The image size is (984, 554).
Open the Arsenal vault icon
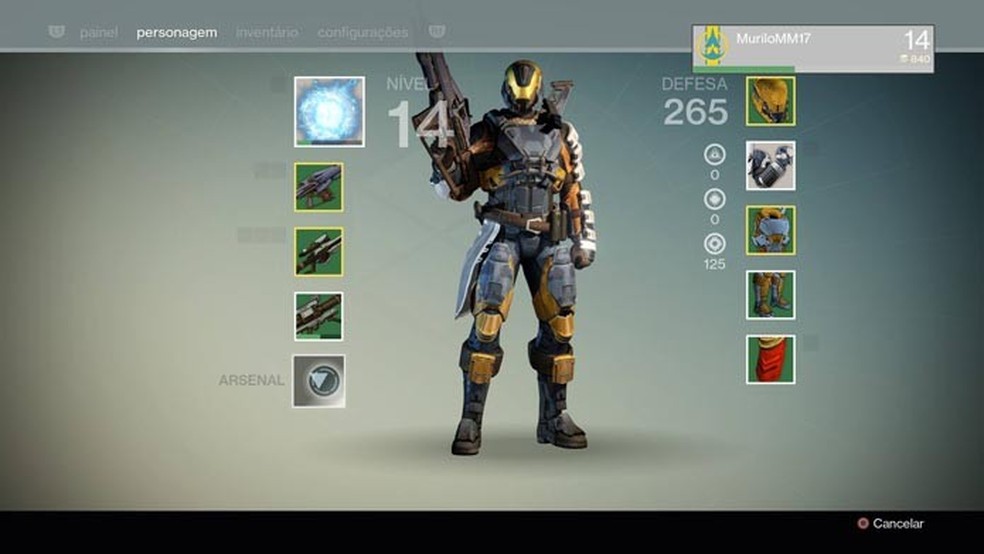click(x=319, y=381)
